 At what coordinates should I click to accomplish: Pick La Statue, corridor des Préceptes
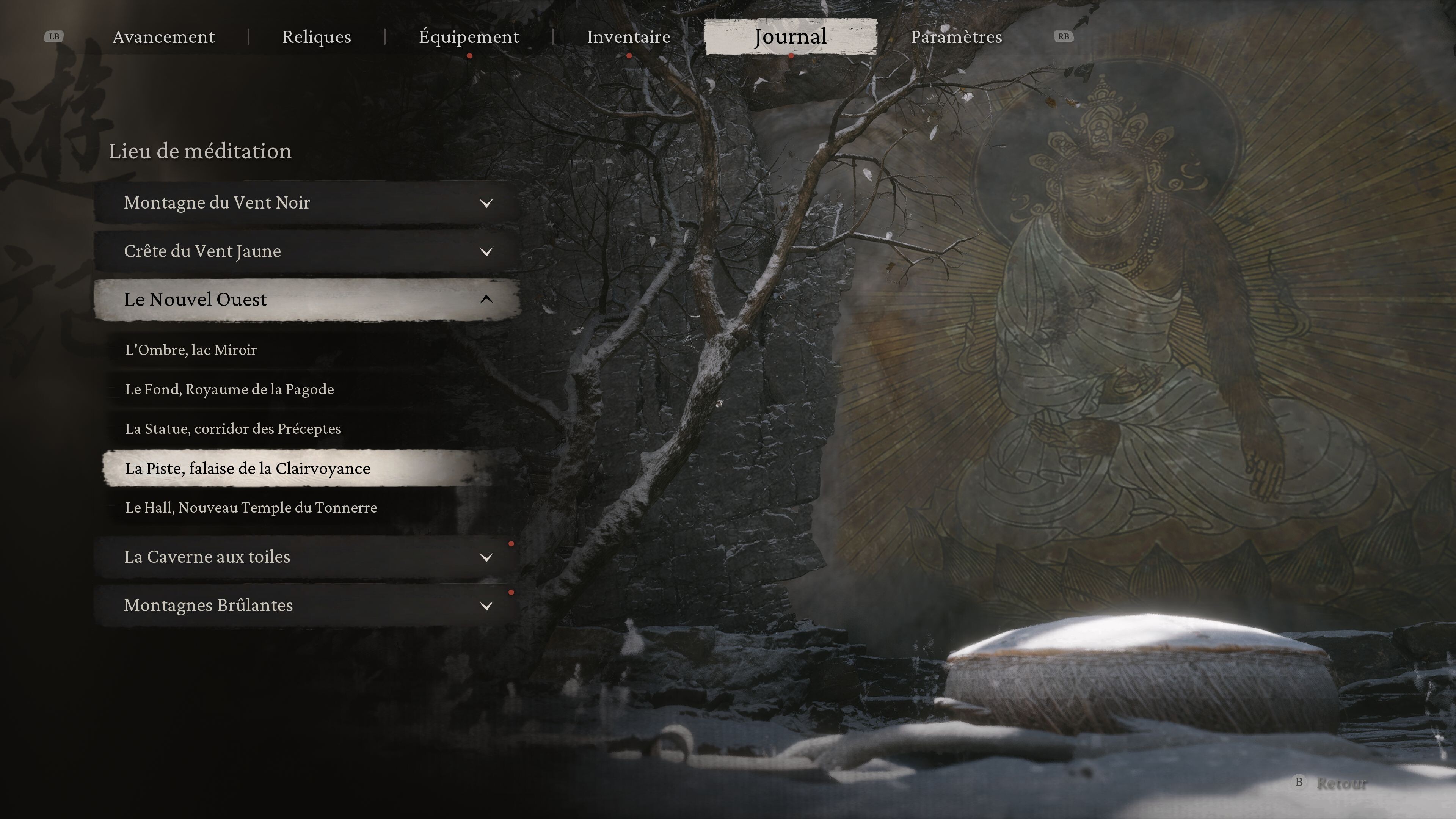click(x=233, y=429)
